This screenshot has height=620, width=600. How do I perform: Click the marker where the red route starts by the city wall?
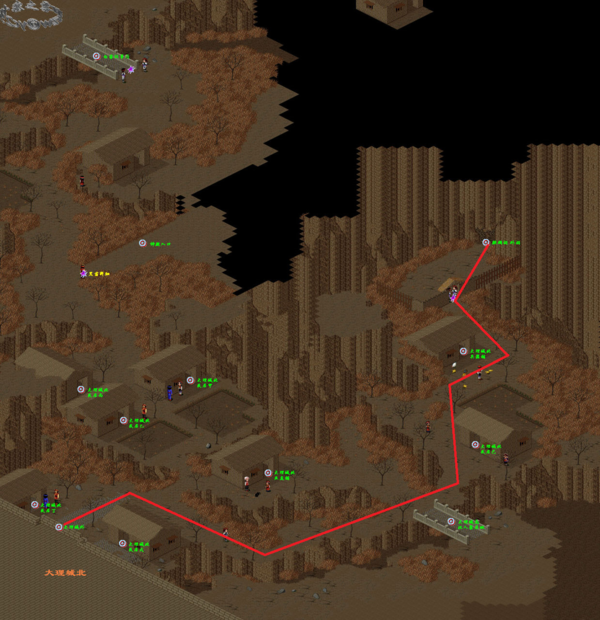(58, 526)
